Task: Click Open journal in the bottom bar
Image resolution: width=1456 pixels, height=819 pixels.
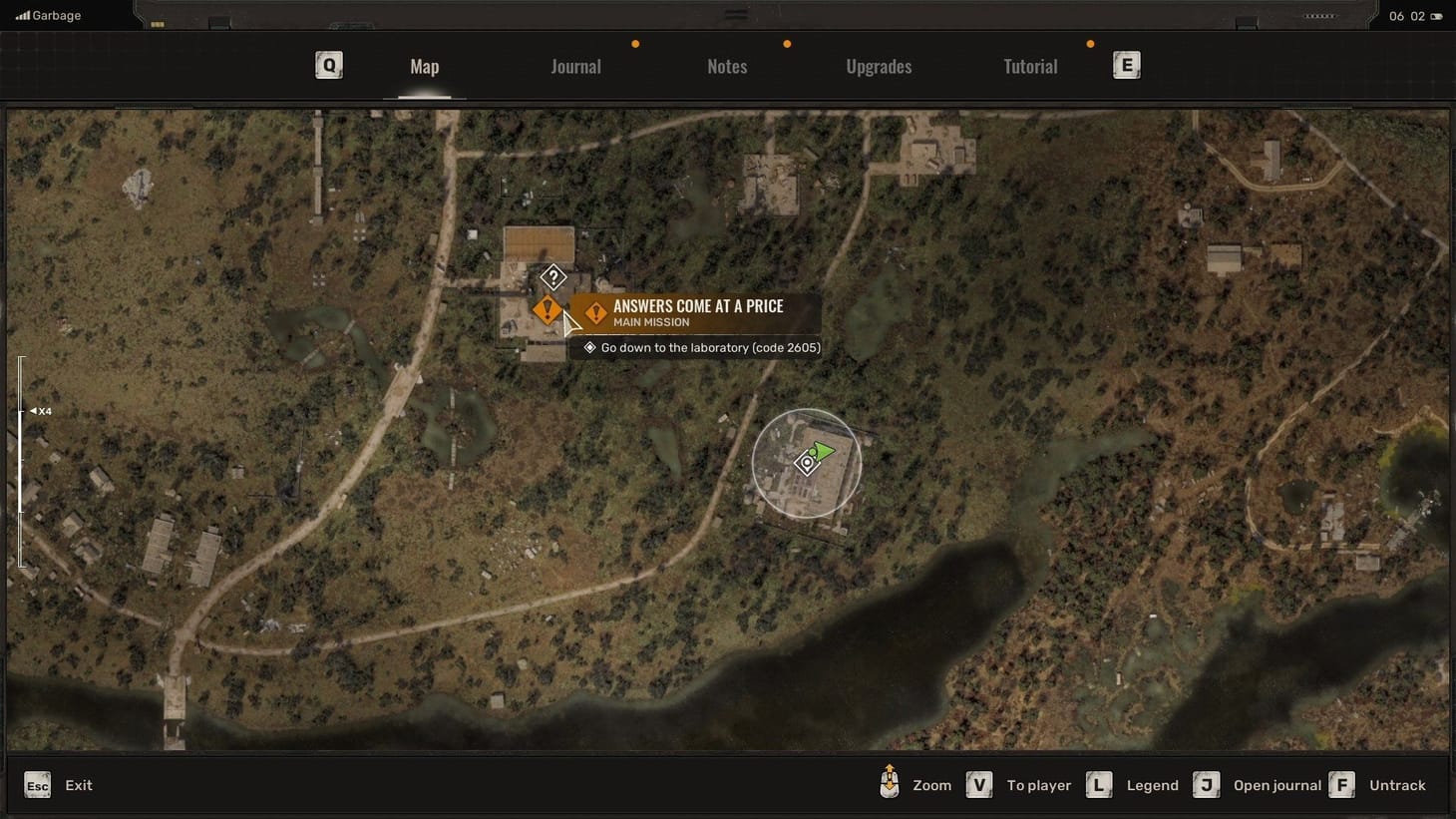Action: [x=1277, y=785]
